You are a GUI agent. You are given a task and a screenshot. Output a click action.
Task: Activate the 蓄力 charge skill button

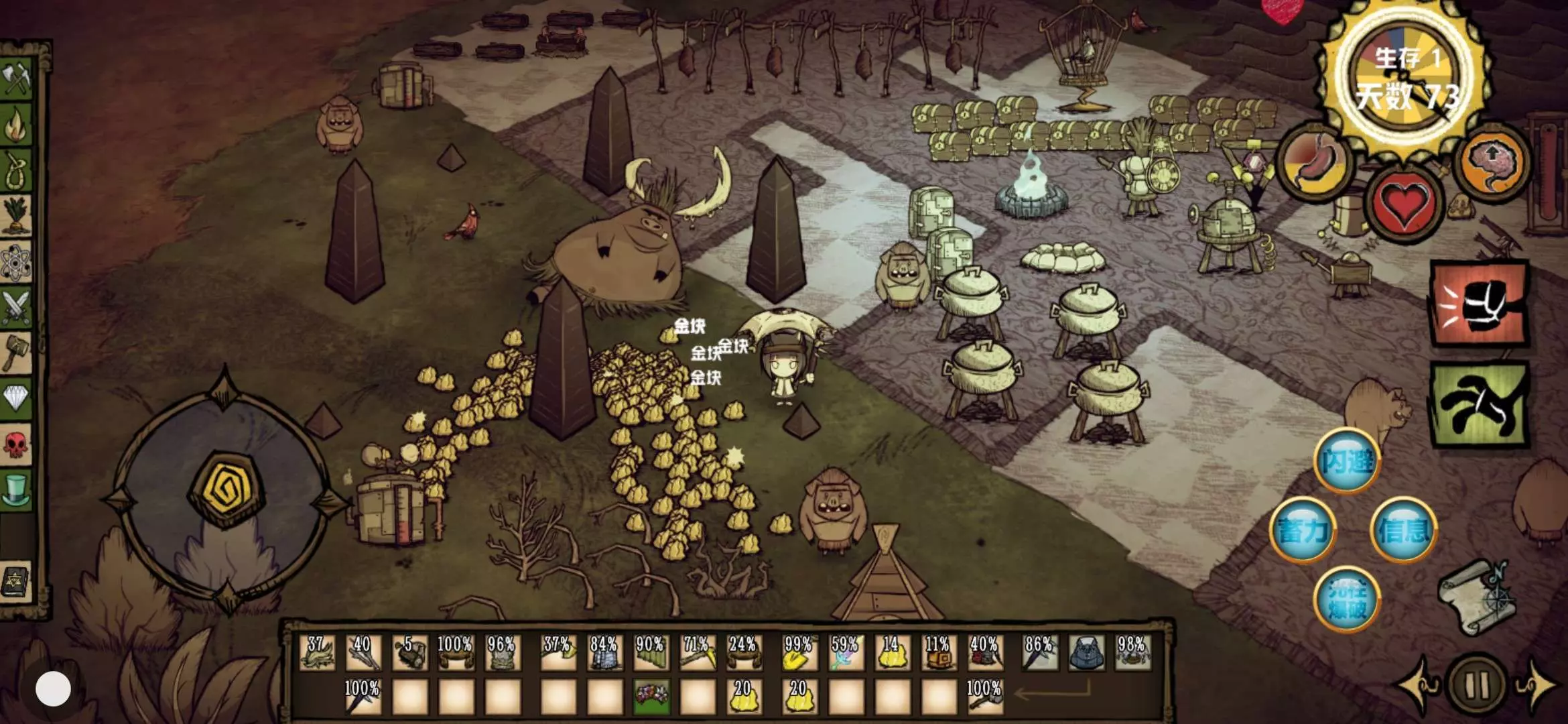pos(1303,531)
